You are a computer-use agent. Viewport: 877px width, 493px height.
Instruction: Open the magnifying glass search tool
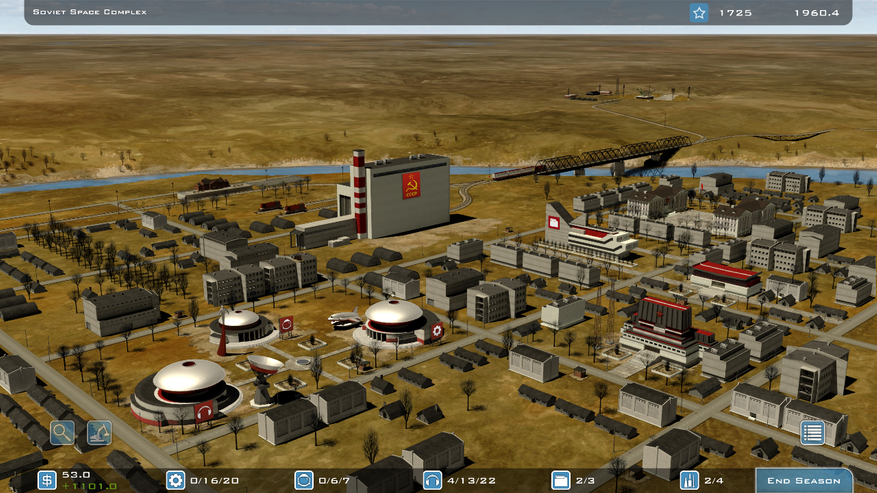63,433
